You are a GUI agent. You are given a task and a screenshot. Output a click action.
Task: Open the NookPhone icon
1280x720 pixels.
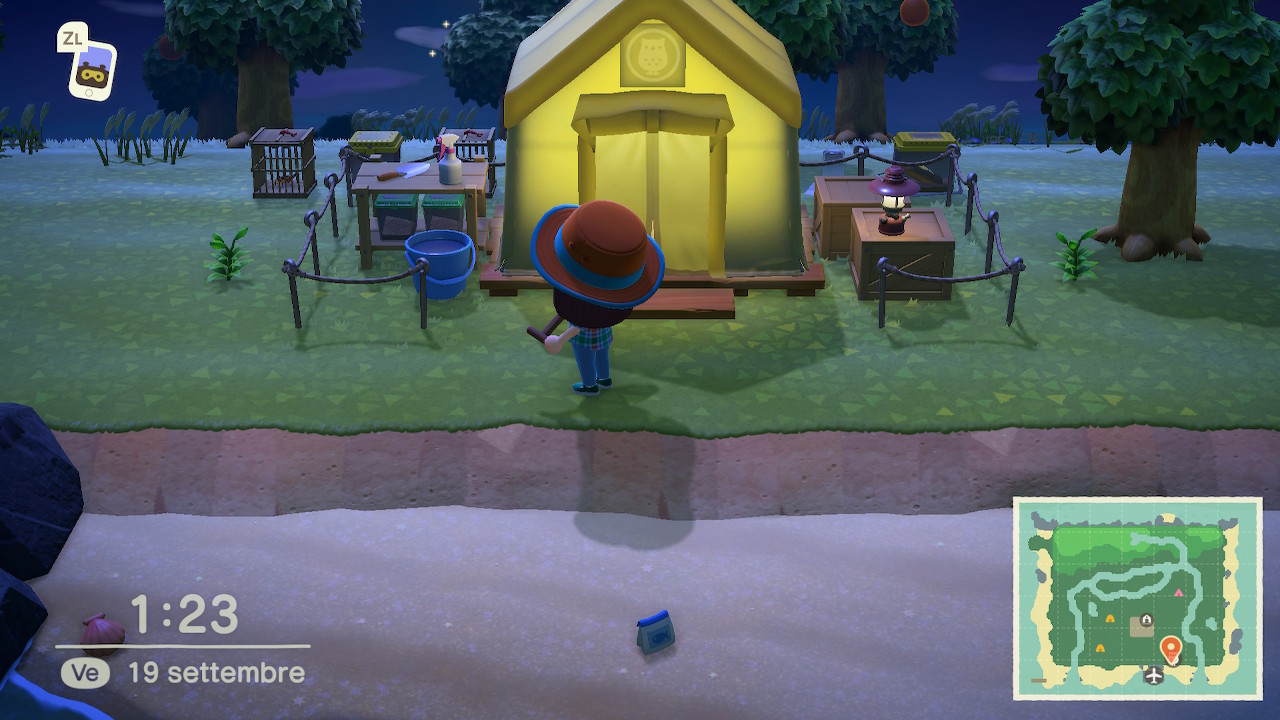pyautogui.click(x=92, y=71)
